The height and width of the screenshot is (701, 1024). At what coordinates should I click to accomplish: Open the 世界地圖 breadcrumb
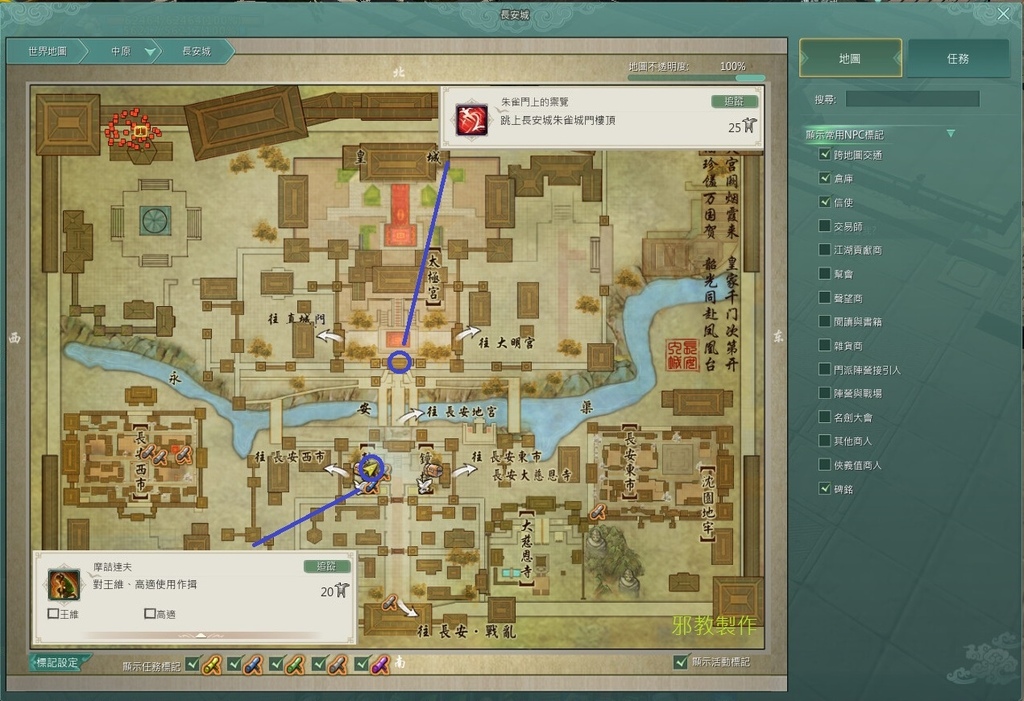pos(47,51)
